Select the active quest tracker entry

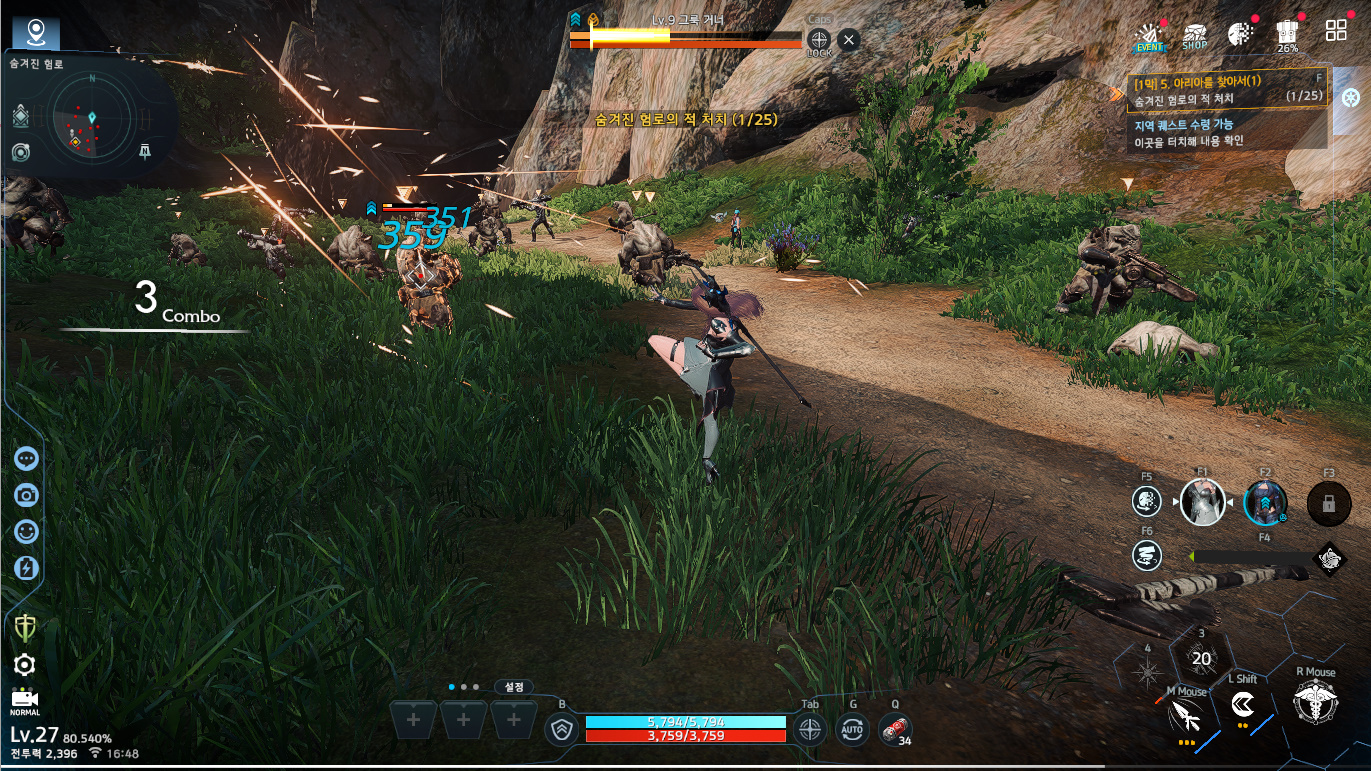tap(1227, 89)
